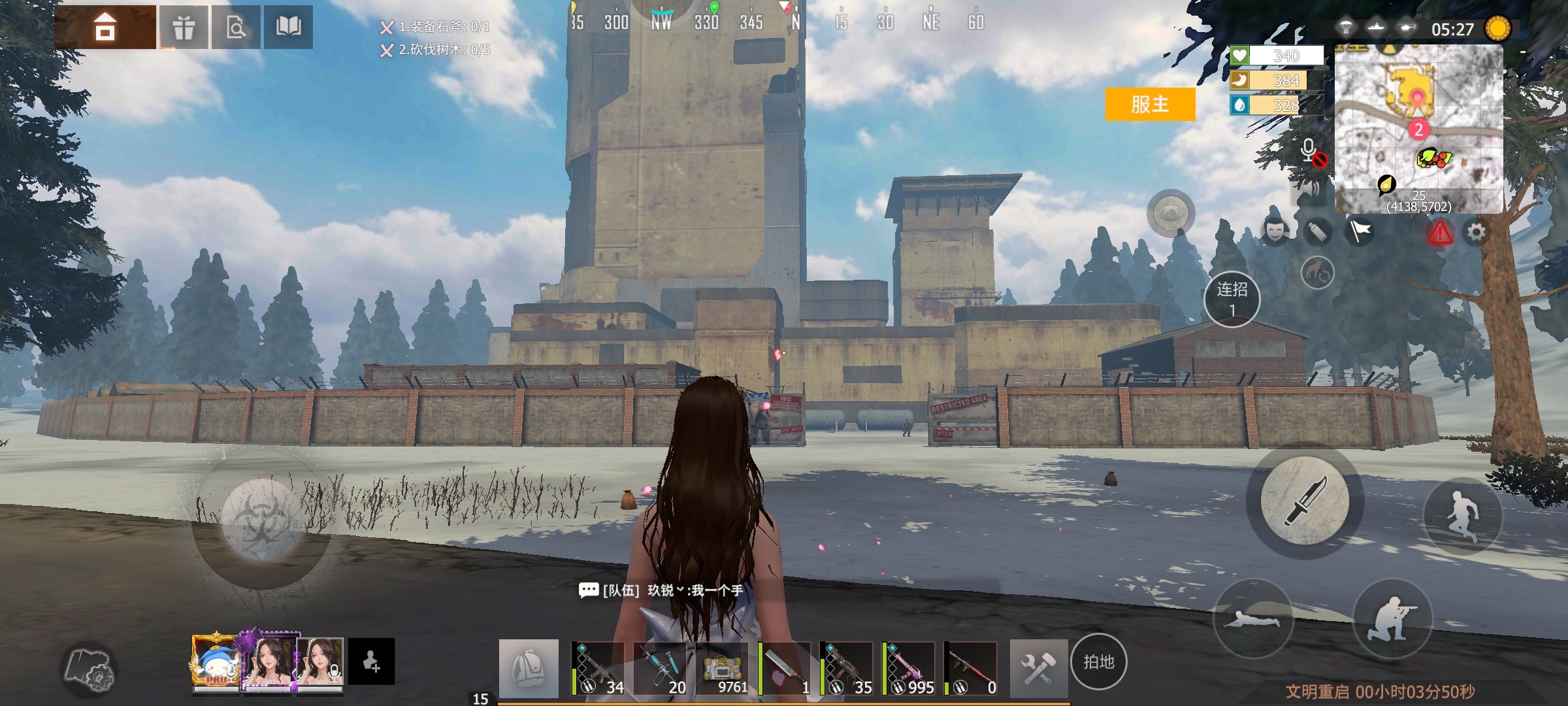This screenshot has height=706, width=1568.
Task: Open the wrench and hammer crafting menu
Action: point(1038,668)
